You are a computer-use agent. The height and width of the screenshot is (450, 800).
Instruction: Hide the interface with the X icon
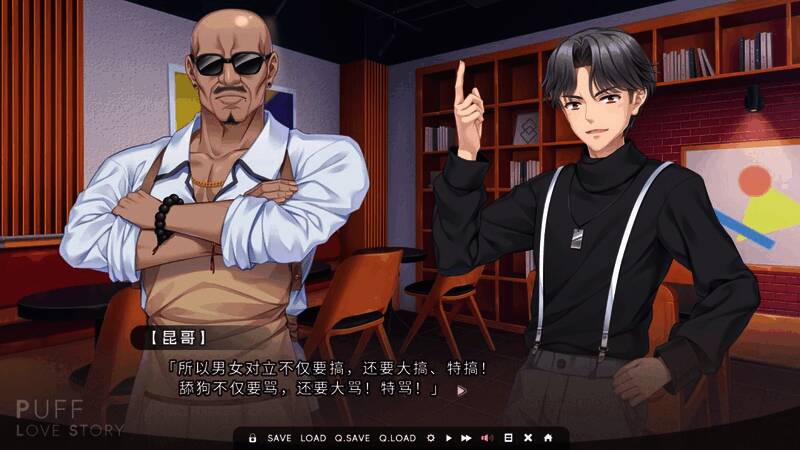(528, 438)
